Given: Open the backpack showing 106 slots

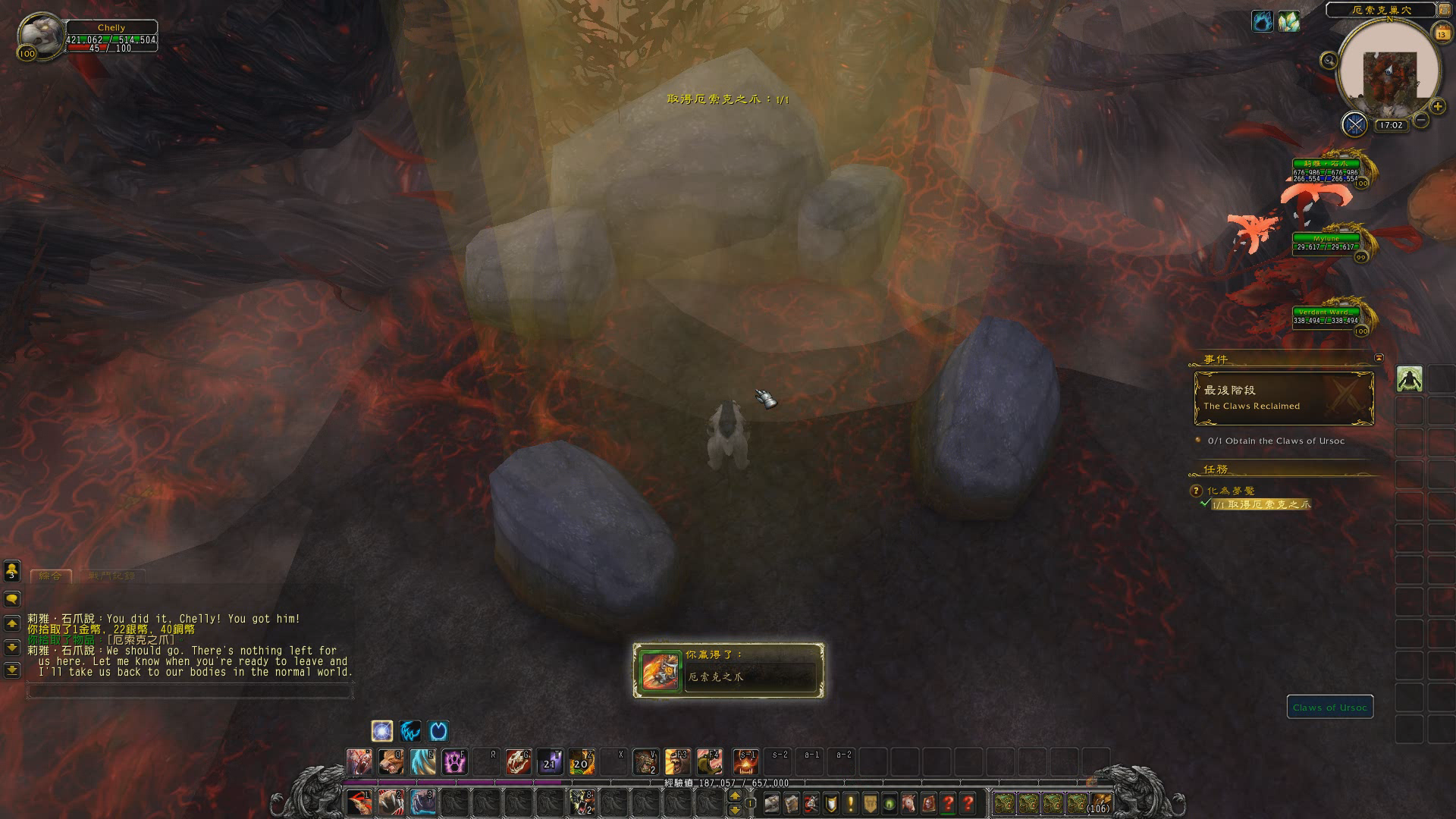Looking at the screenshot, I should (1099, 803).
